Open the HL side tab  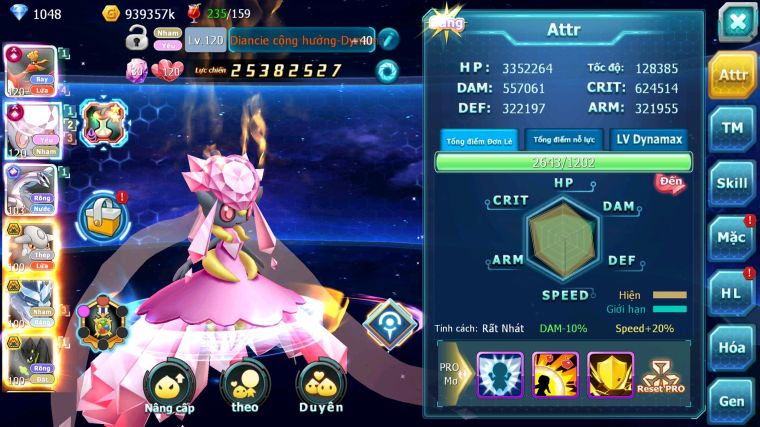pos(733,293)
